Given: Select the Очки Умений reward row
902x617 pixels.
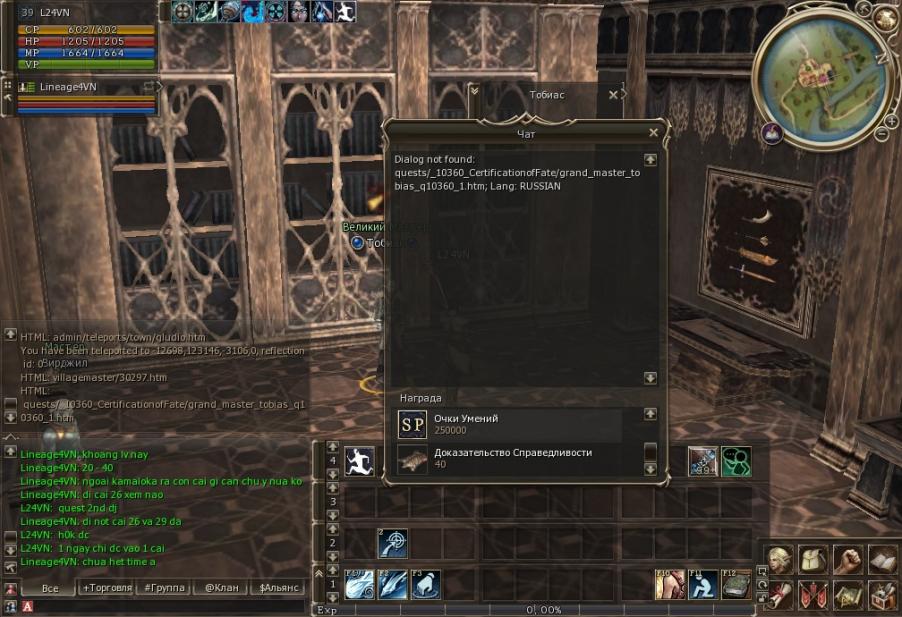Looking at the screenshot, I should coord(510,424).
